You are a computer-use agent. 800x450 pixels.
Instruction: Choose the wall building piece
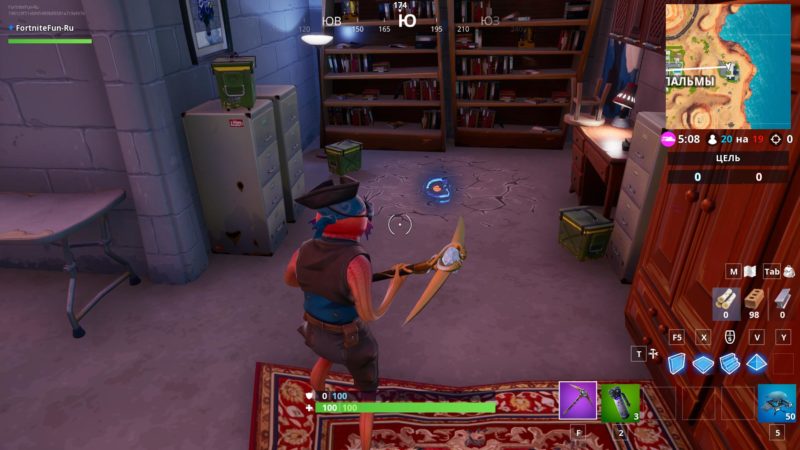(x=678, y=363)
